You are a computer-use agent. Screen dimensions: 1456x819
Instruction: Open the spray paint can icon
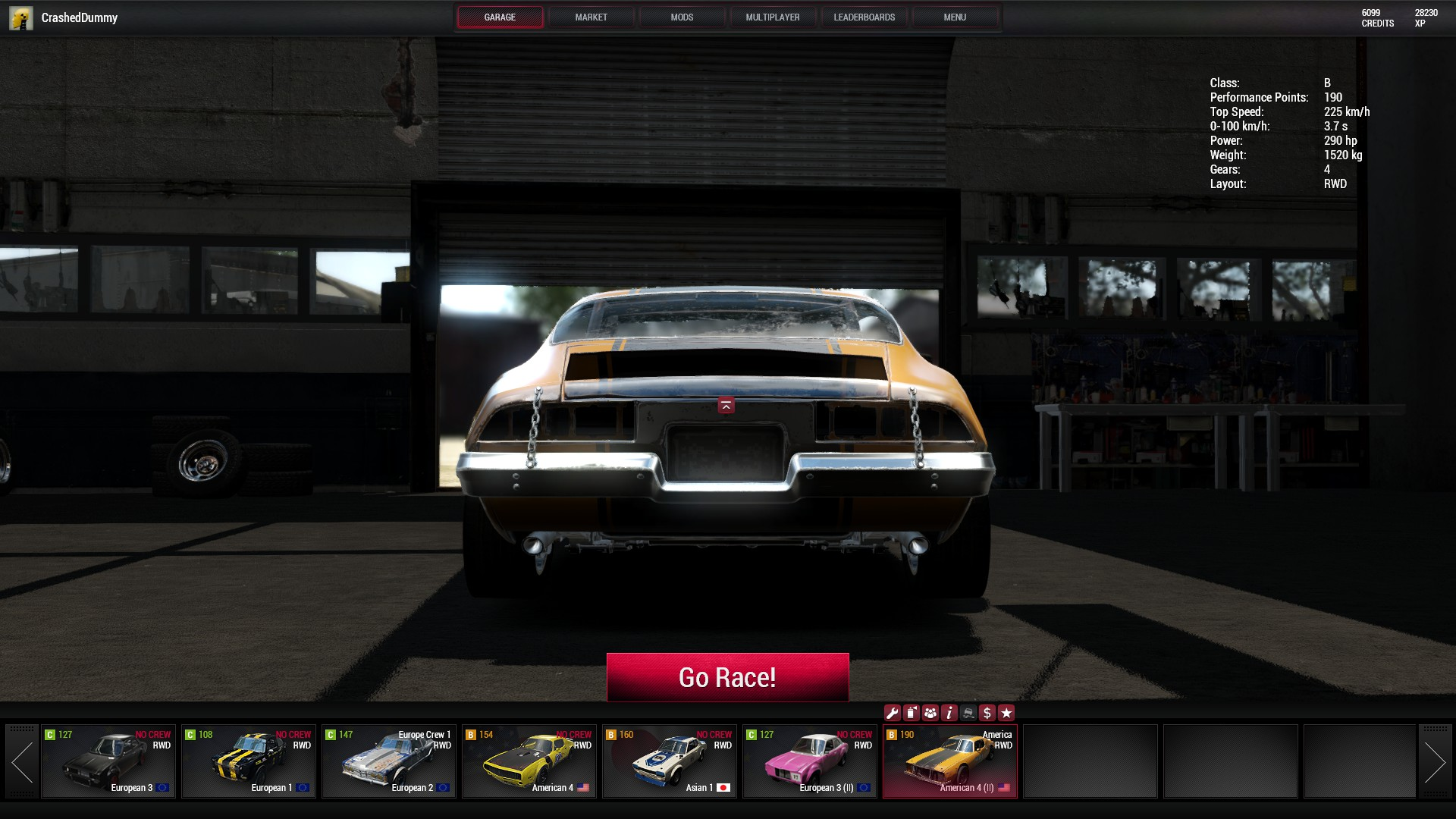coord(912,713)
